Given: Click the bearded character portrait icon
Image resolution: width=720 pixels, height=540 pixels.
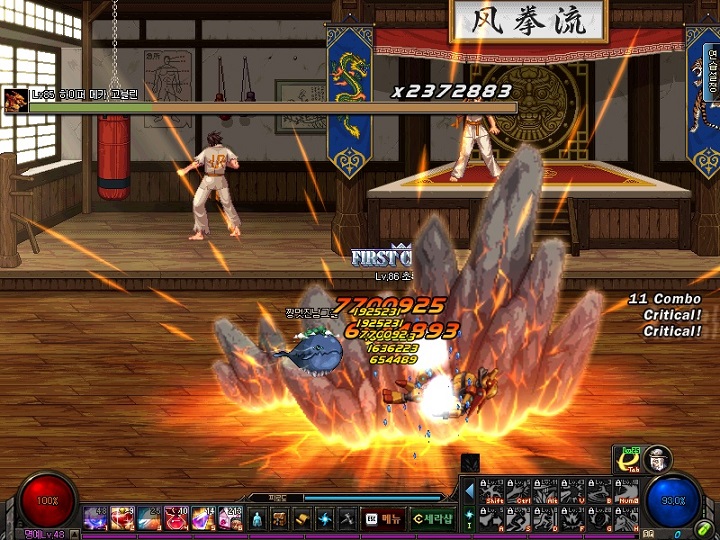Looking at the screenshot, I should [657, 459].
